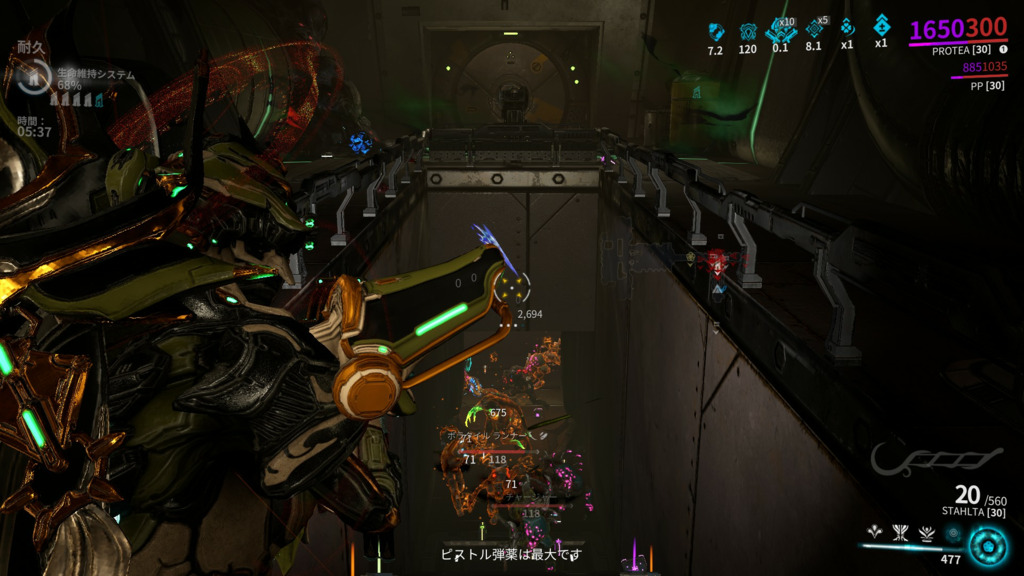Click the large glowing cyan ability orb
Image resolution: width=1024 pixels, height=576 pixels.
988,546
